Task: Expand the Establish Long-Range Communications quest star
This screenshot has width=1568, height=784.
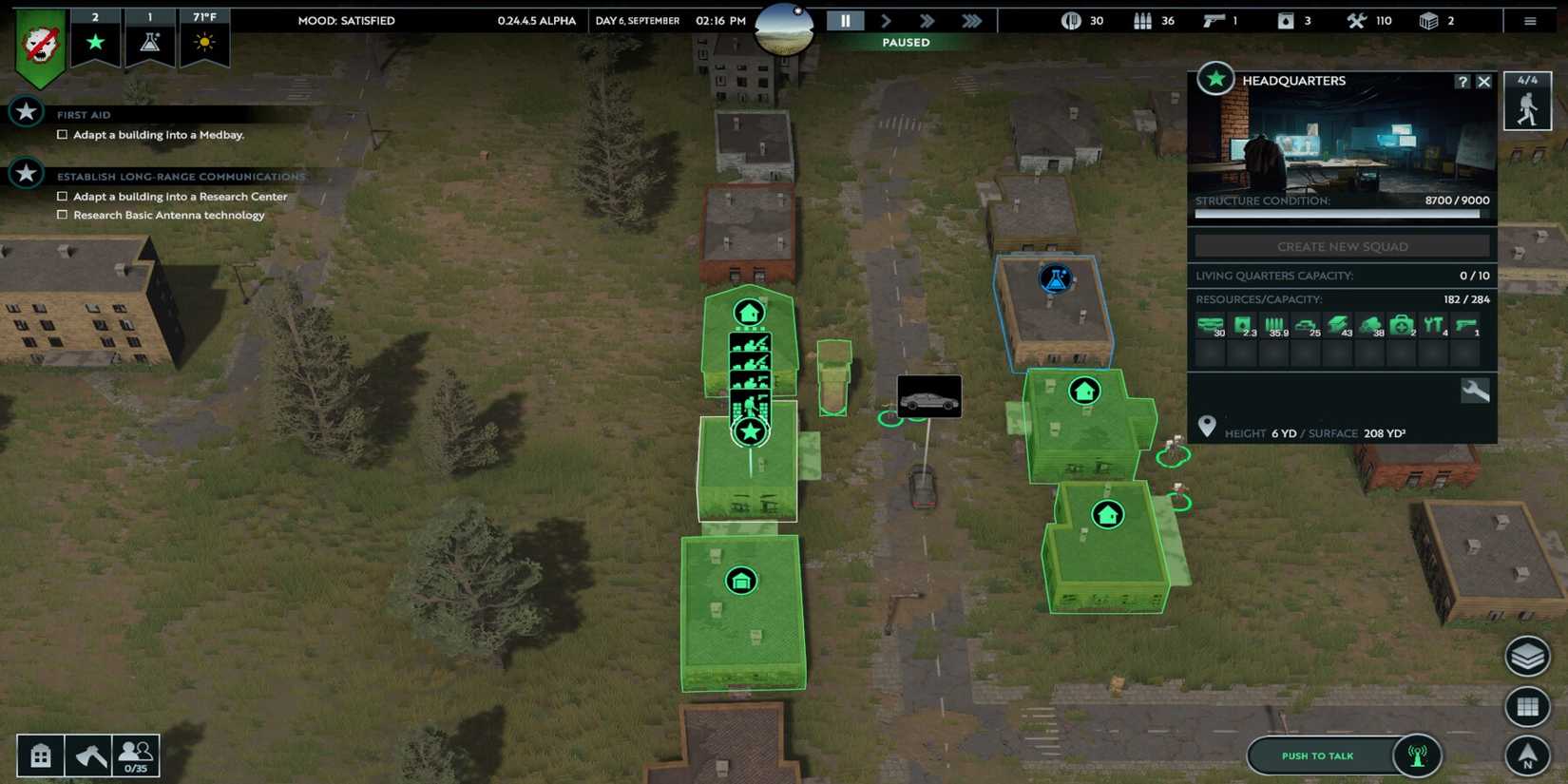Action: [26, 173]
